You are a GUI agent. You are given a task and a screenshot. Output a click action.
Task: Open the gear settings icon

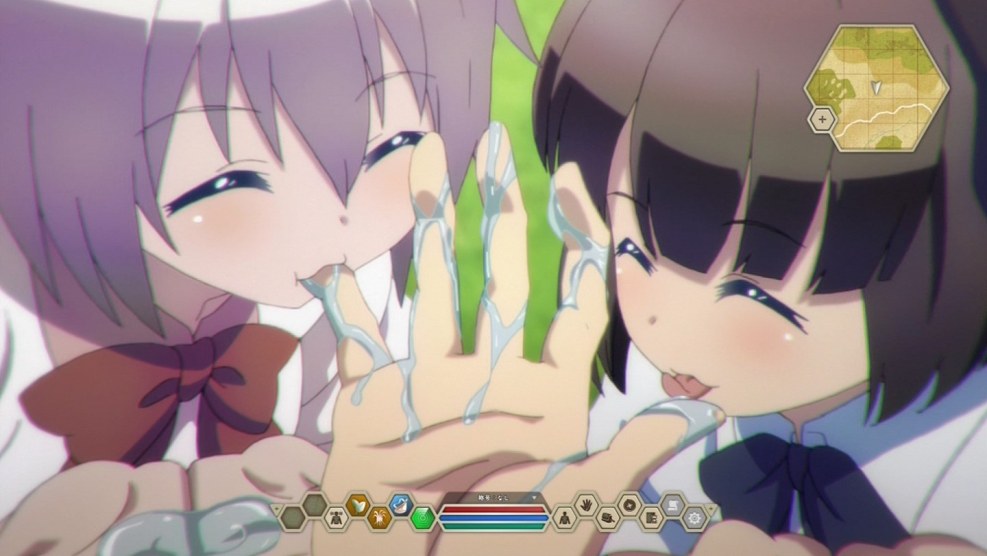tap(695, 517)
